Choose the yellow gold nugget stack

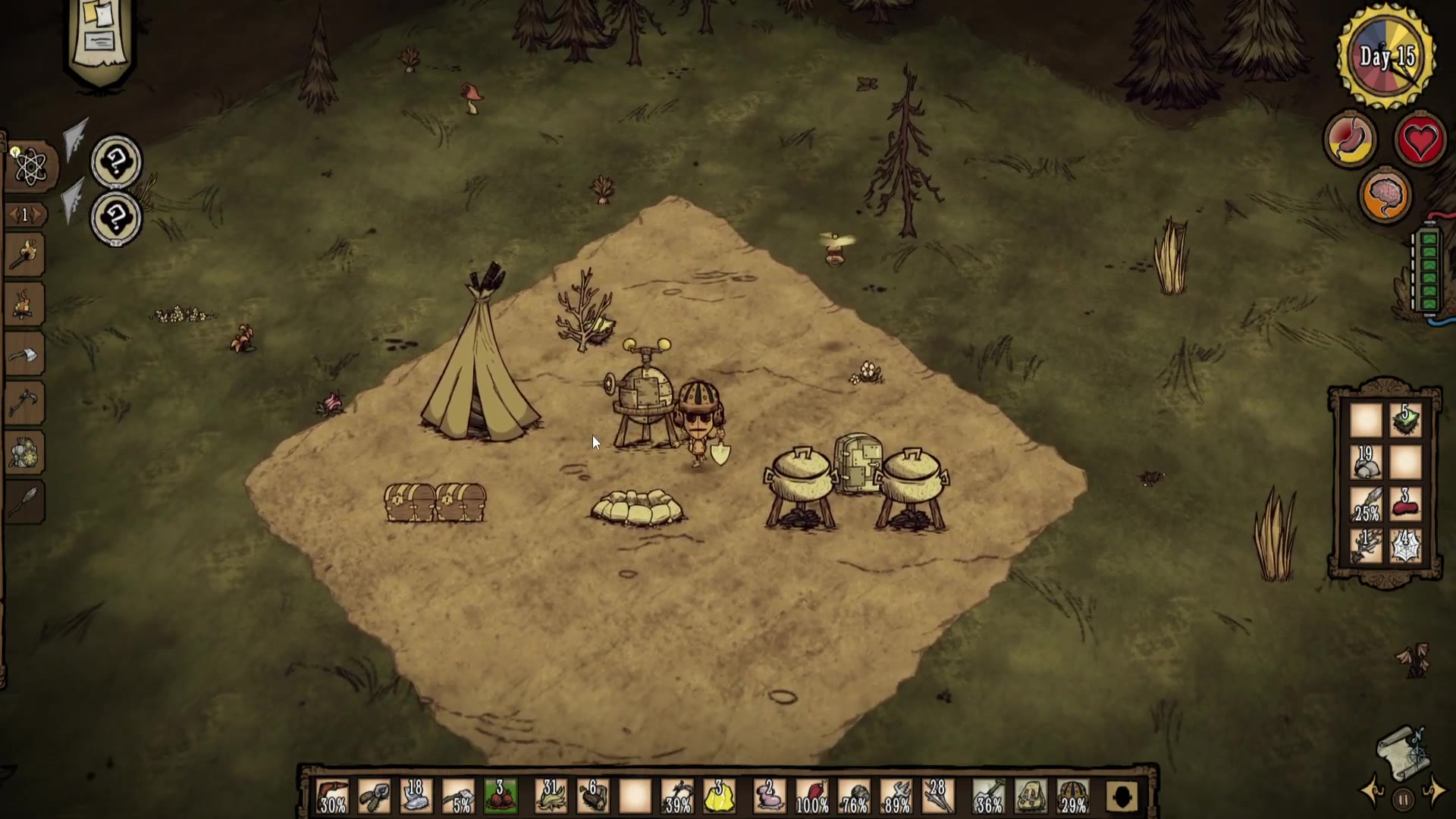tap(719, 796)
